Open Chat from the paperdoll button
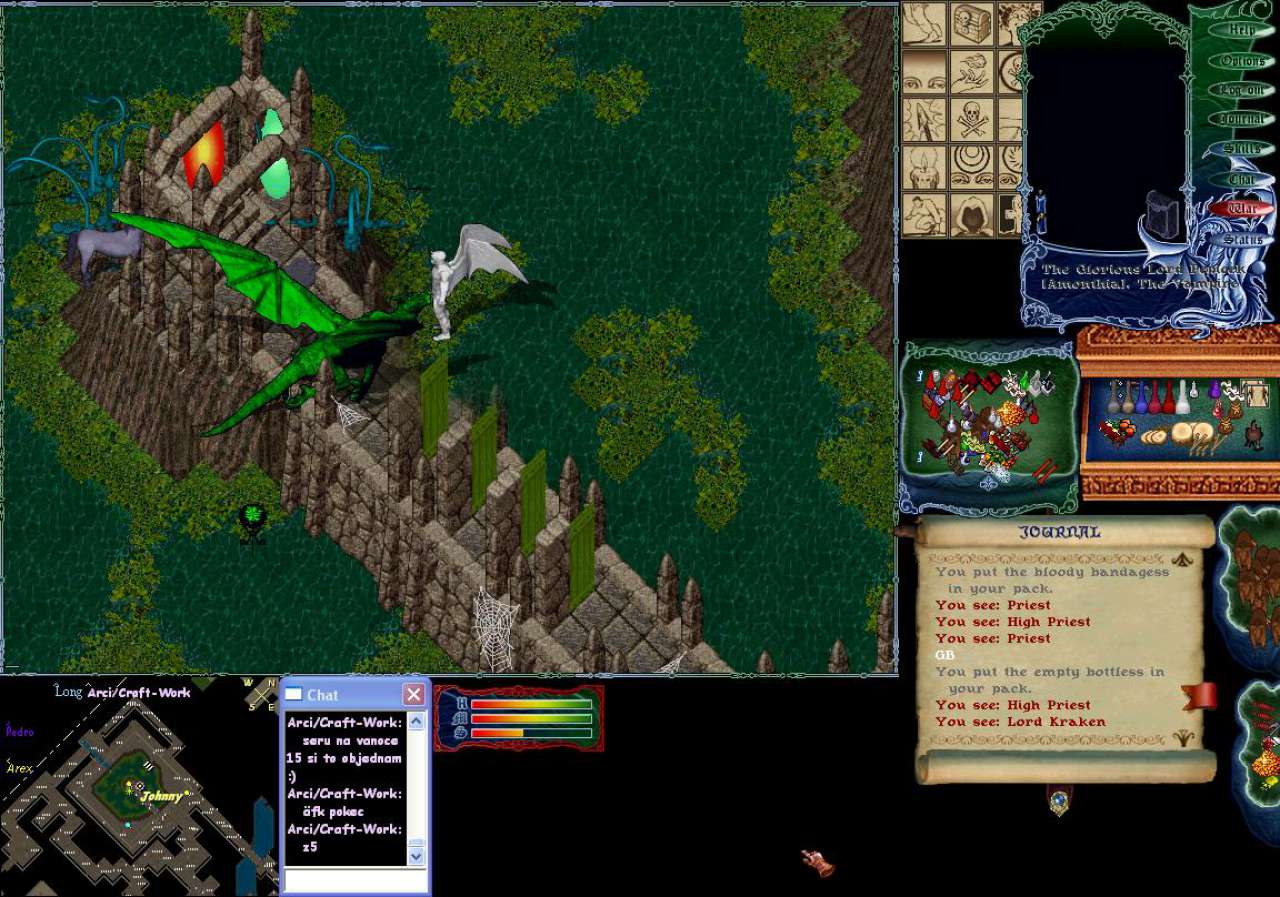Viewport: 1280px width, 897px height. click(1242, 179)
